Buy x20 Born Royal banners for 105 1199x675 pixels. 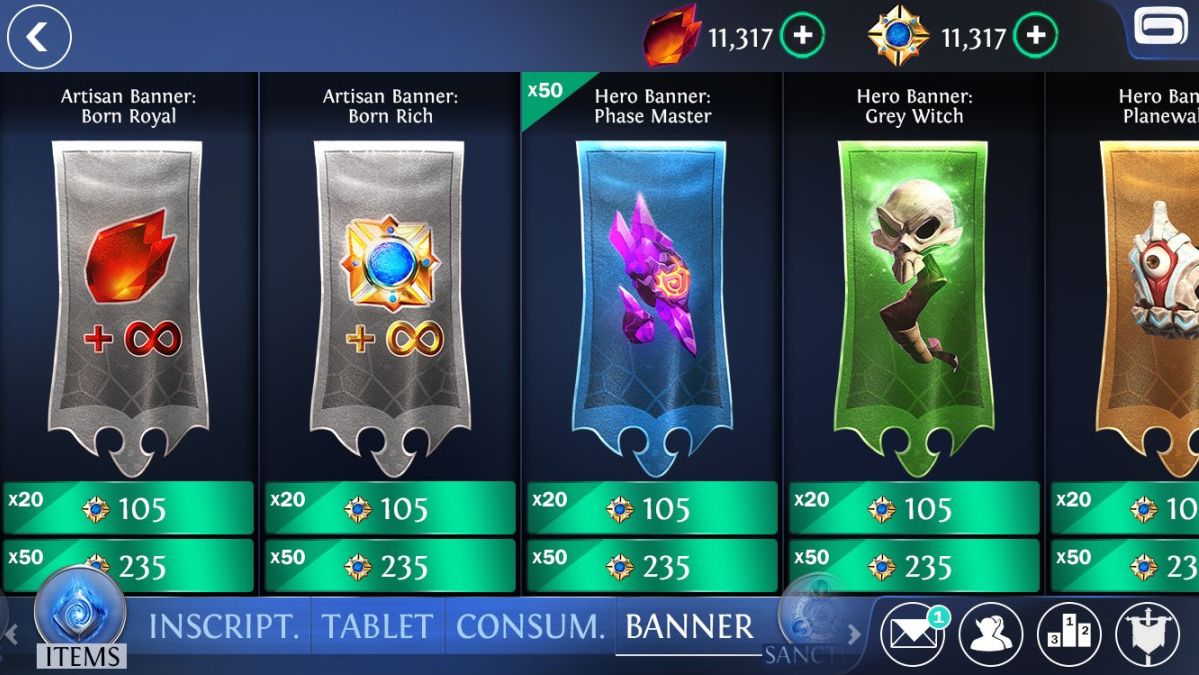128,508
